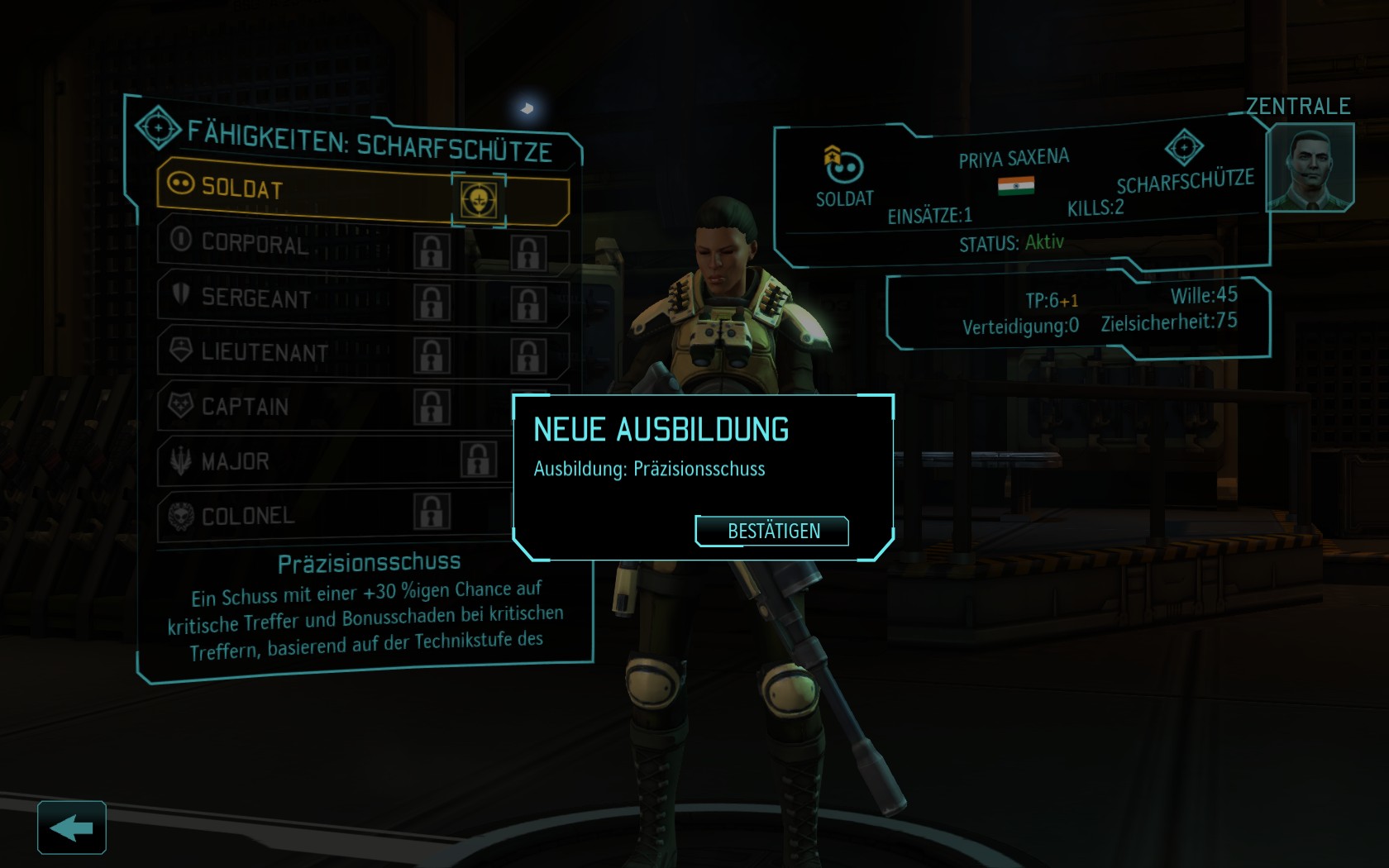Click the locked Major ability
This screenshot has width=1389, height=868.
pyautogui.click(x=479, y=460)
